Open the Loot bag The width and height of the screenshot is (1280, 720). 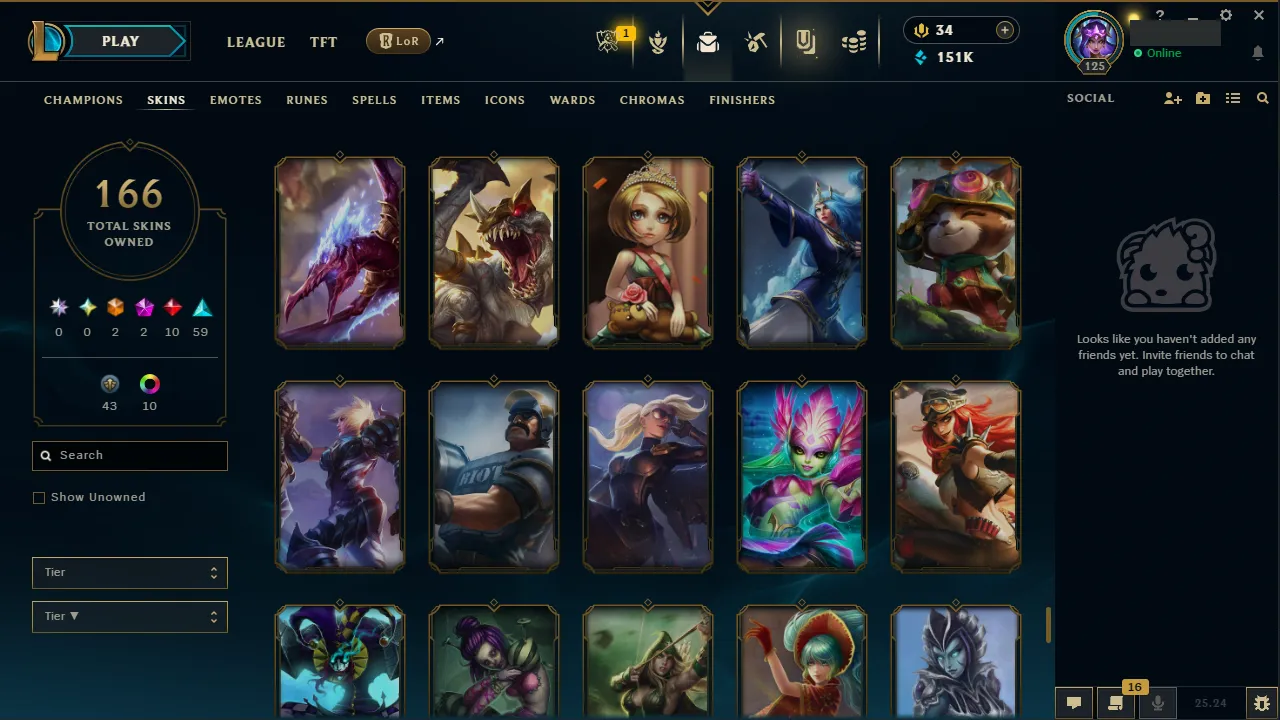[x=708, y=42]
